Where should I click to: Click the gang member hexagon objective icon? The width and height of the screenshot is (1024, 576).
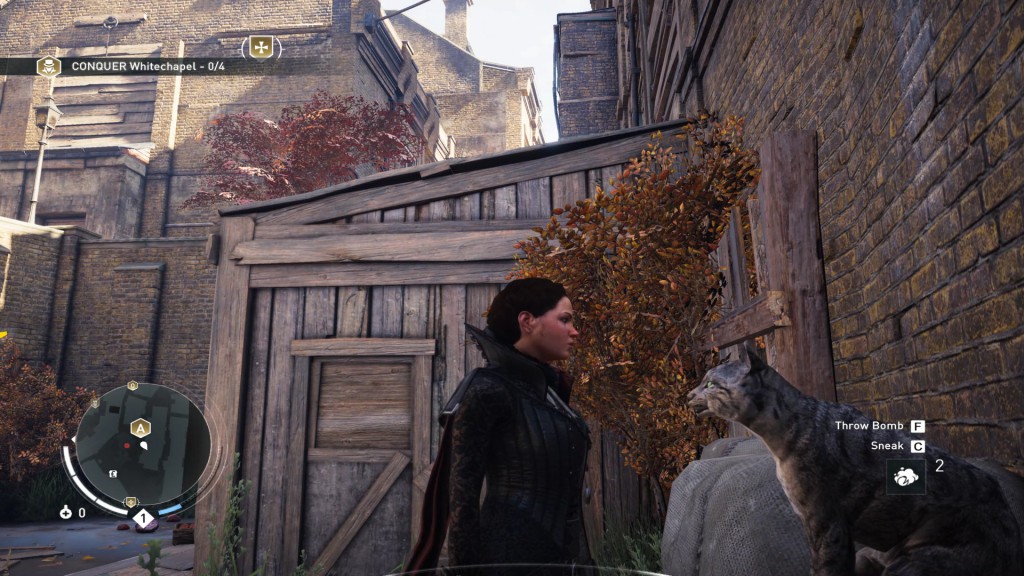[47, 66]
